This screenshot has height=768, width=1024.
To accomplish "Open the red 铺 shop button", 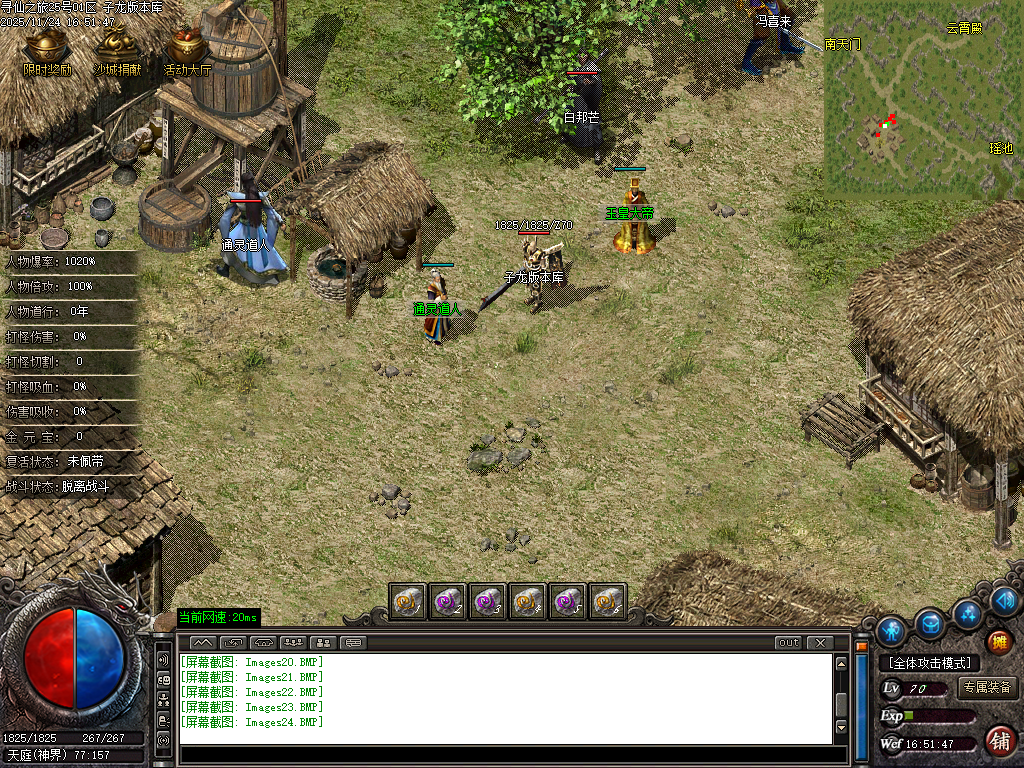I will click(x=997, y=741).
